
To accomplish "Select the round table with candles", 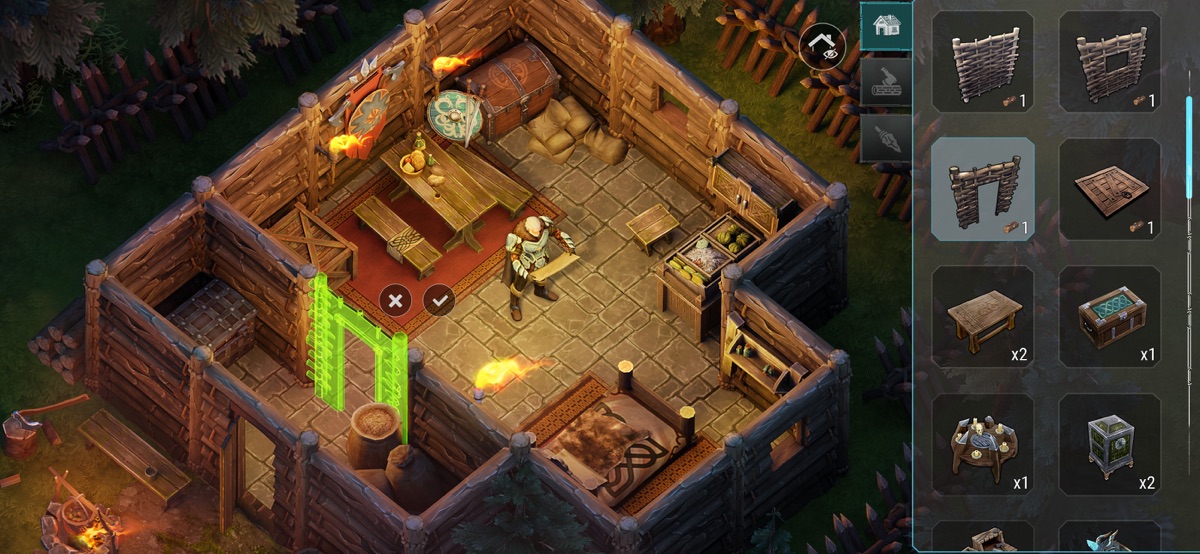I will (983, 445).
